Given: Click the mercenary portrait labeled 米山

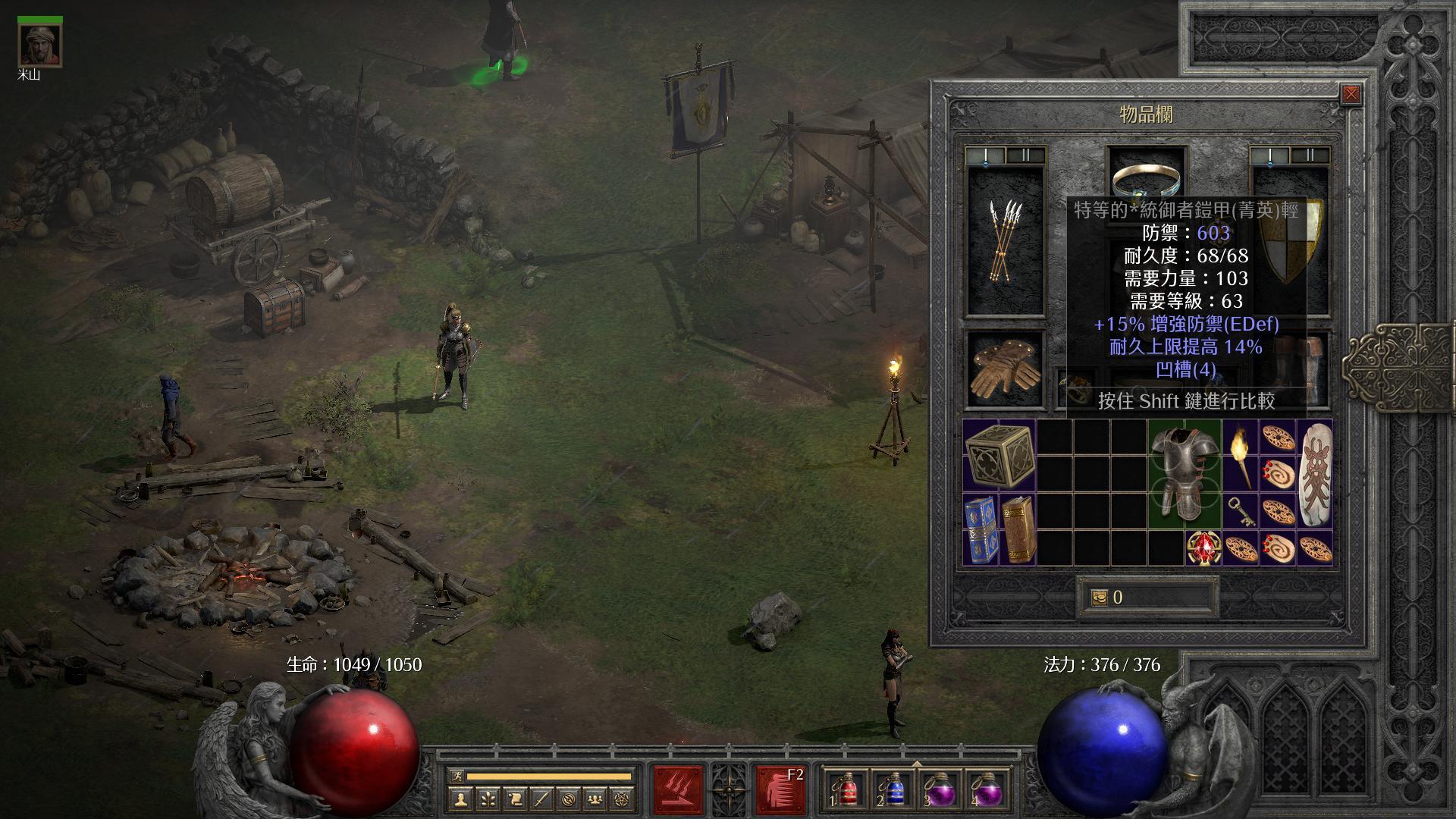Looking at the screenshot, I should click(x=40, y=45).
